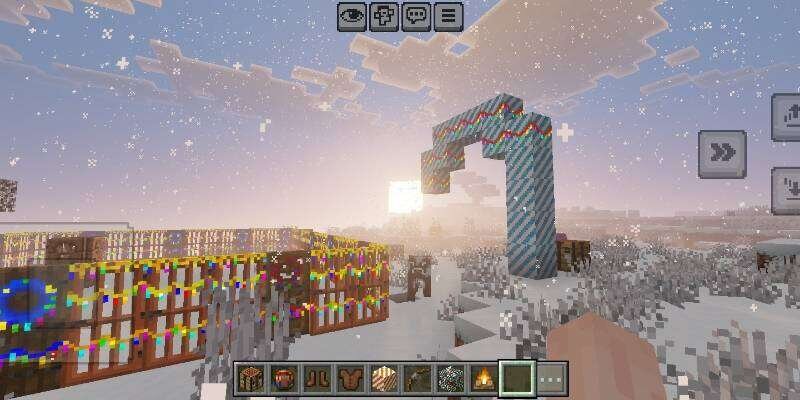The height and width of the screenshot is (400, 800).
Task: Select the bow hotbar slot
Action: pyautogui.click(x=418, y=380)
